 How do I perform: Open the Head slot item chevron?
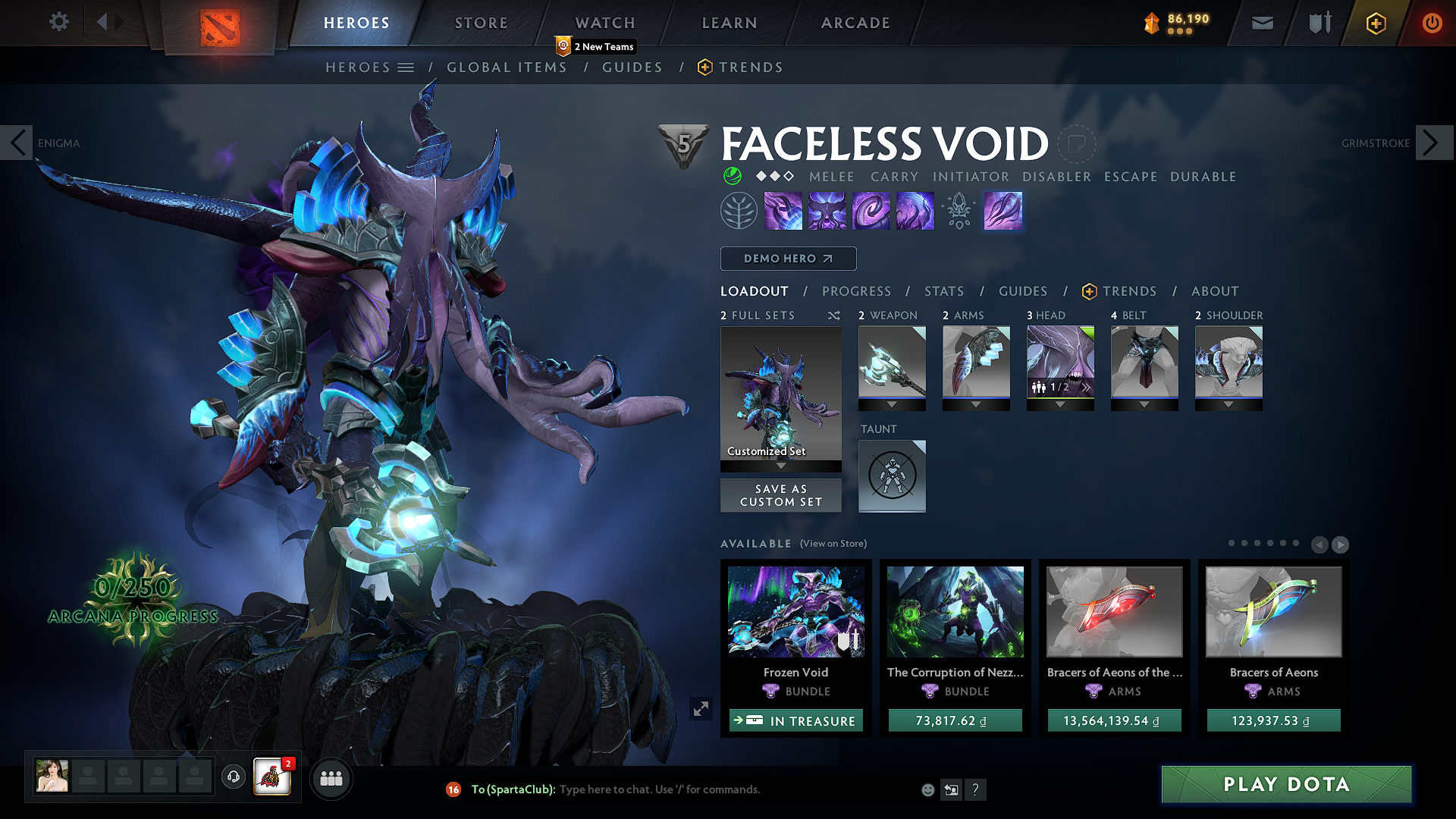point(1087,388)
